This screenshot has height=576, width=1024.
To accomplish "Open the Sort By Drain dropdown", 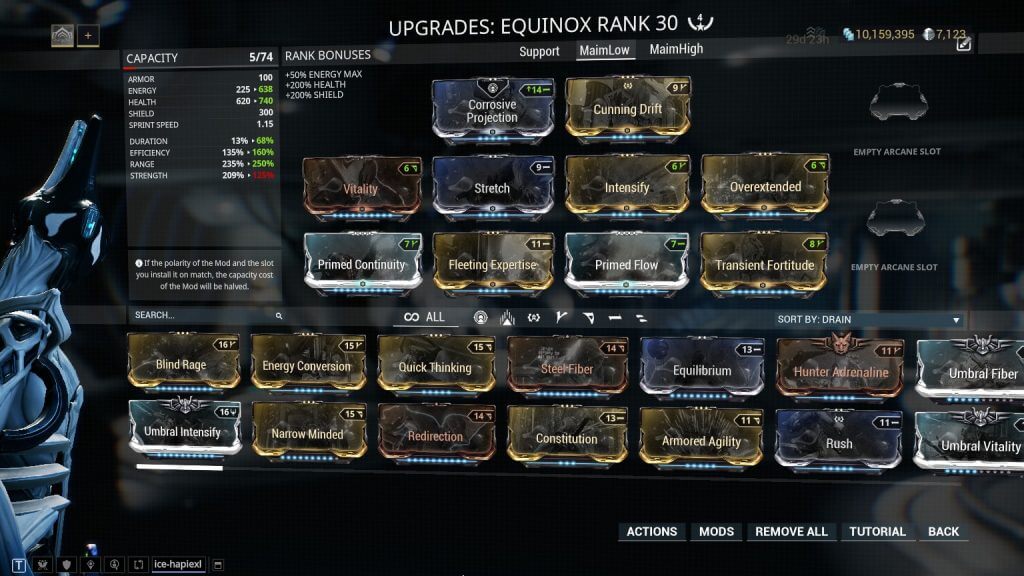I will [x=869, y=320].
